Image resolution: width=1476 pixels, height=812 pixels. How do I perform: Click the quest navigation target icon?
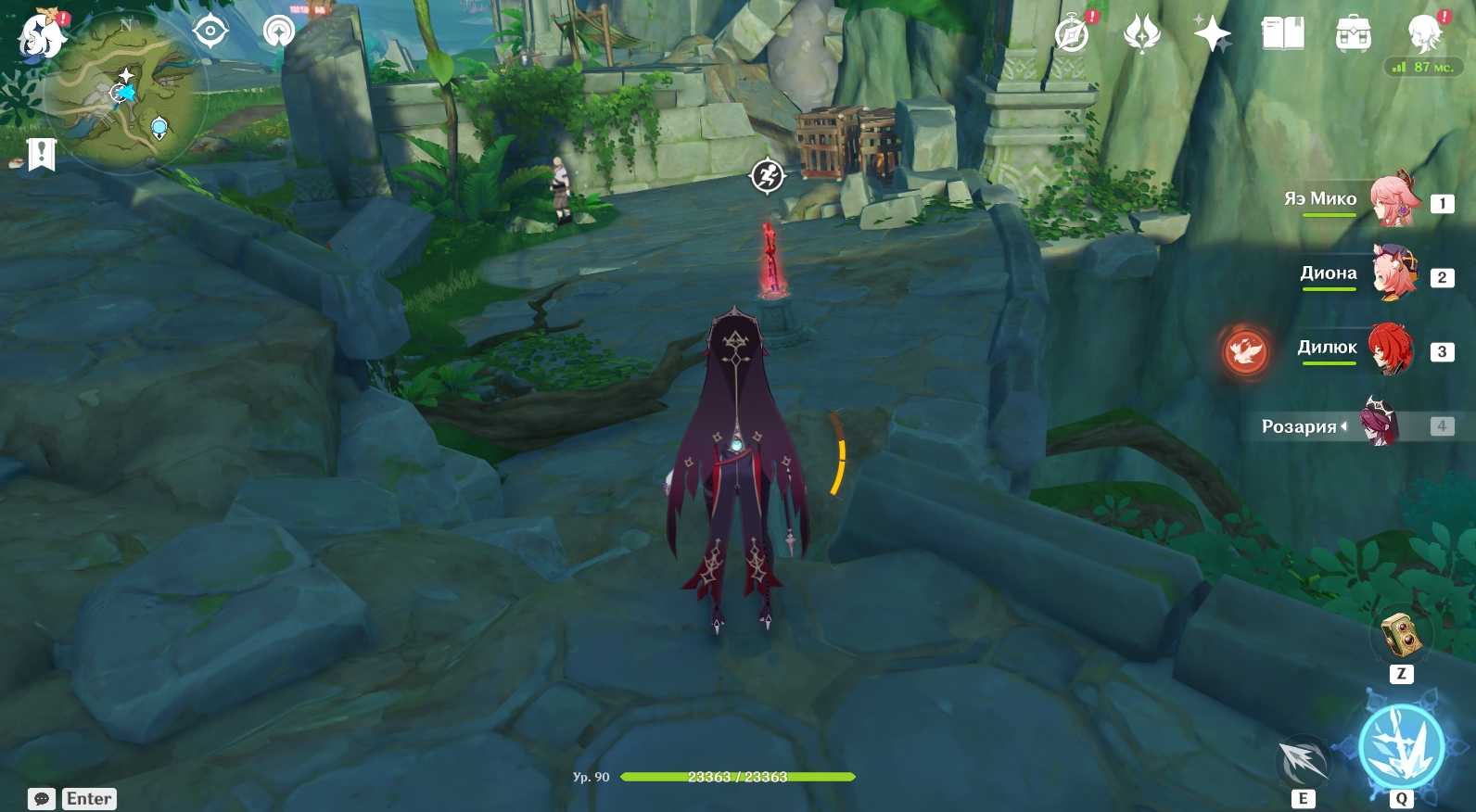pyautogui.click(x=210, y=32)
